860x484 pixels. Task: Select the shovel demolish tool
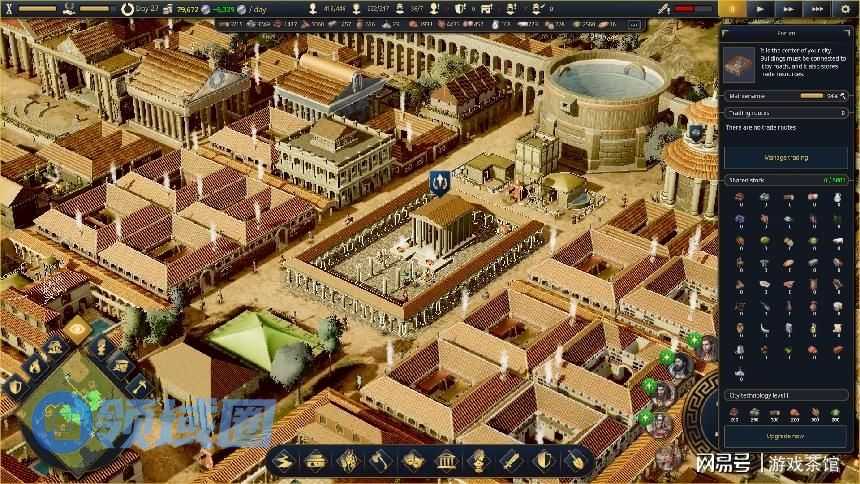(x=575, y=461)
